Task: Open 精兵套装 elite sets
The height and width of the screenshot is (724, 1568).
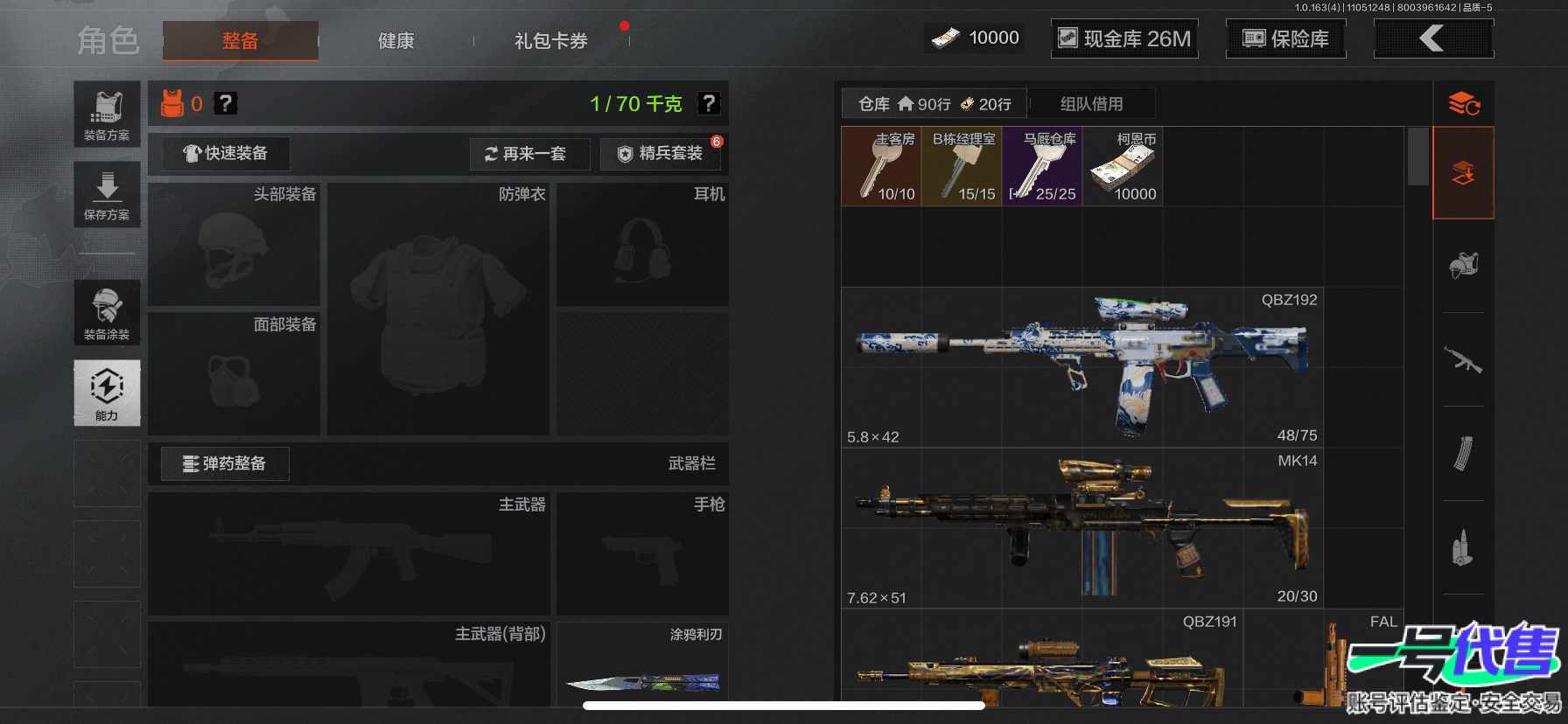Action: pyautogui.click(x=662, y=154)
